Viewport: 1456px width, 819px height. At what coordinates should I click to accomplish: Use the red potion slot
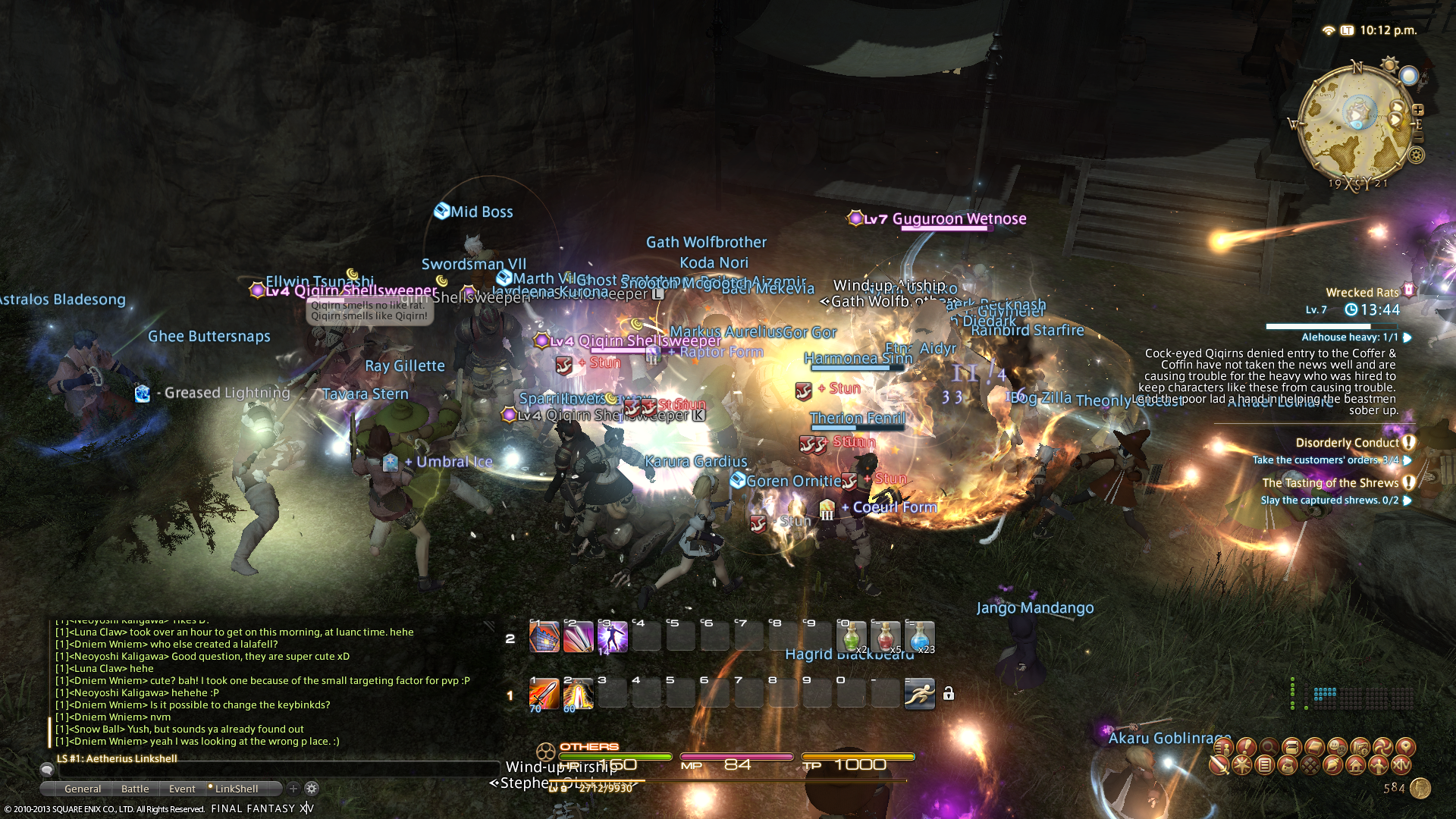885,637
